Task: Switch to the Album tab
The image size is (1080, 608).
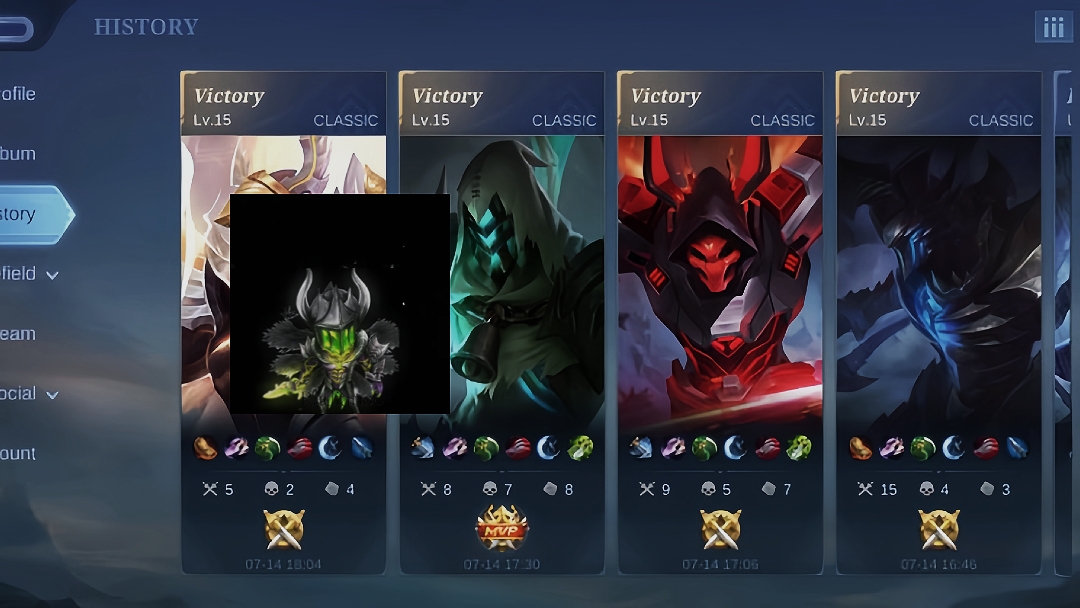Action: point(20,154)
